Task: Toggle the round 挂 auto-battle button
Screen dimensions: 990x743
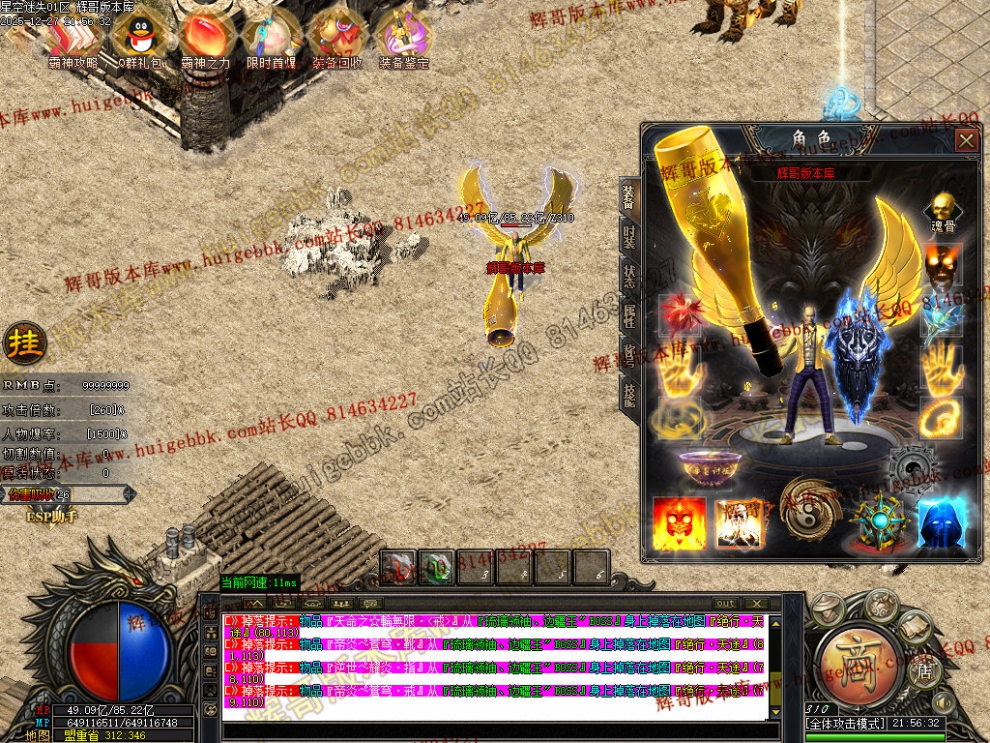Action: pyautogui.click(x=22, y=344)
